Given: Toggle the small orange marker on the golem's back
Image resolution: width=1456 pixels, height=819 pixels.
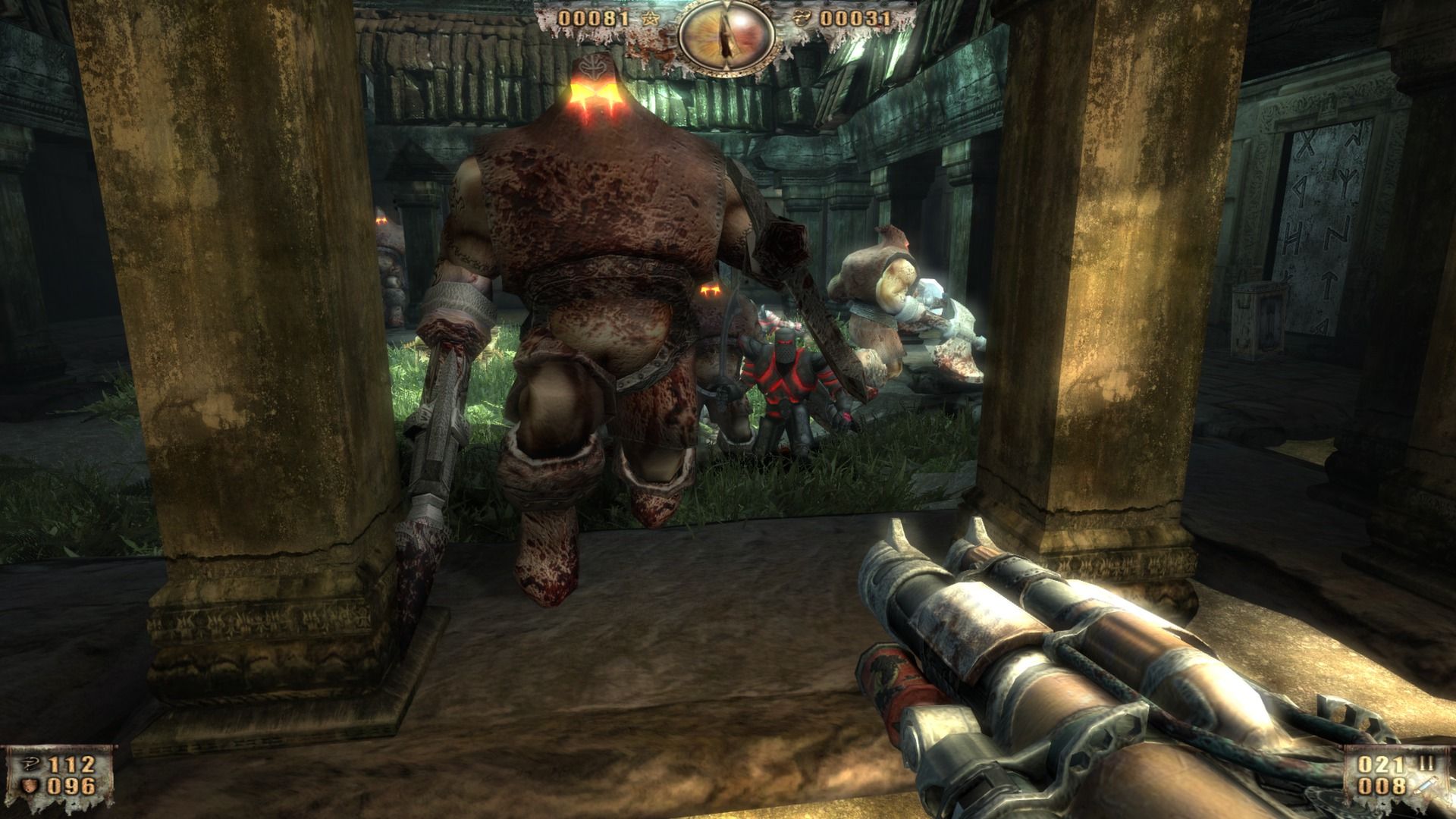Looking at the screenshot, I should (x=711, y=290).
